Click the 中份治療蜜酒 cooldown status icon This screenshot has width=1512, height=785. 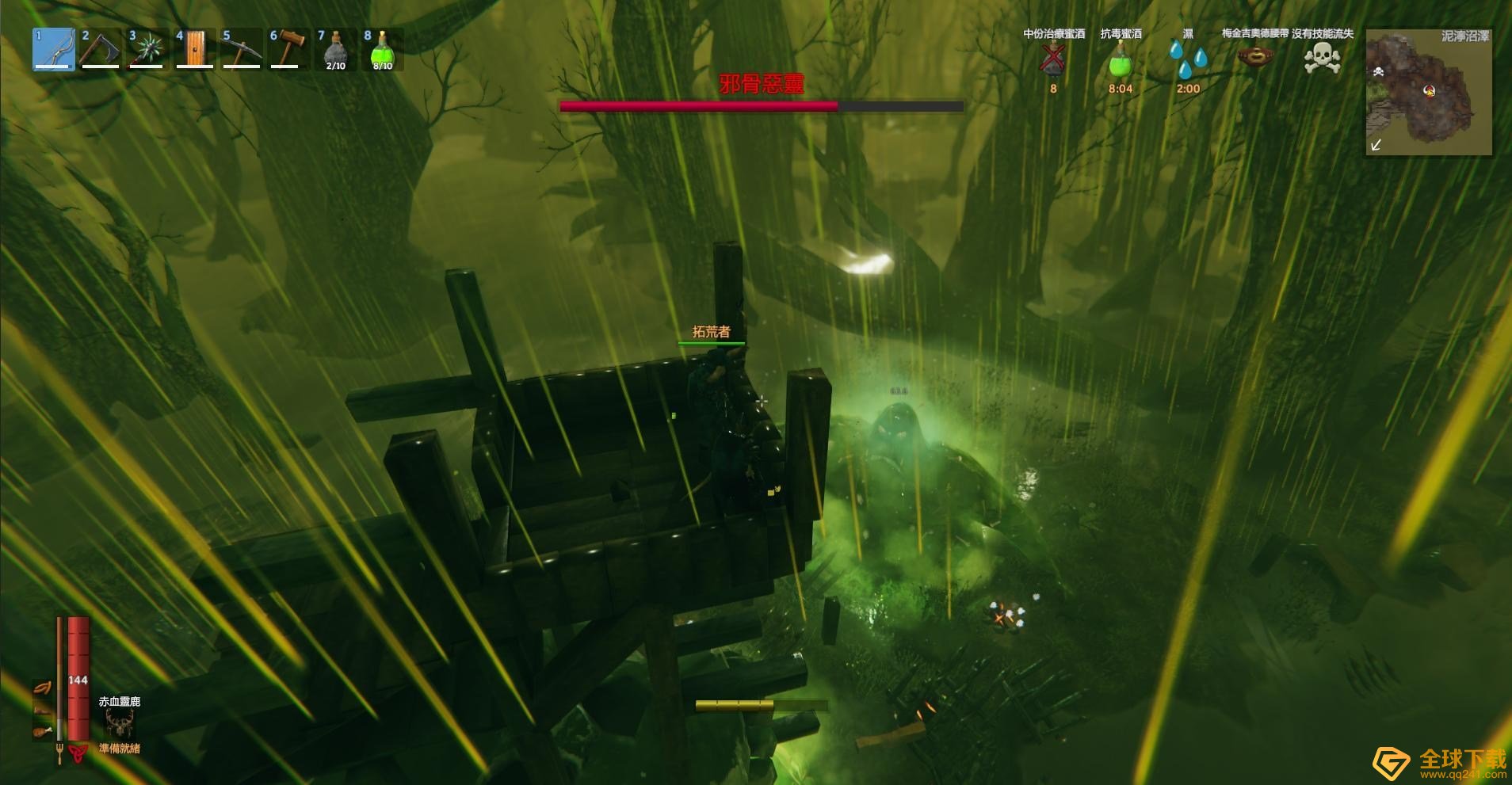tap(1053, 59)
